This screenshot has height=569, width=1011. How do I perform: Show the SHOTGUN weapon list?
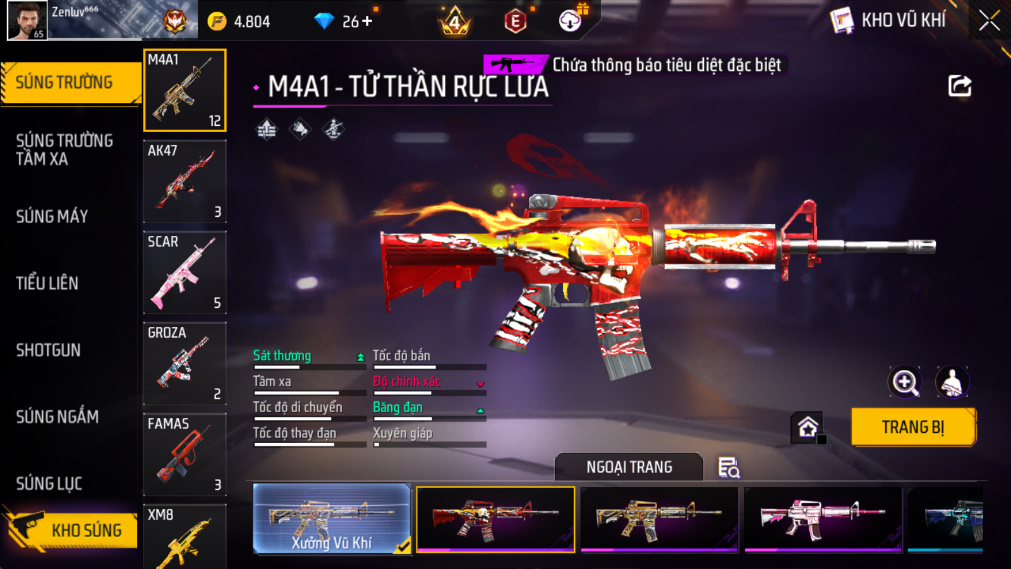(48, 350)
